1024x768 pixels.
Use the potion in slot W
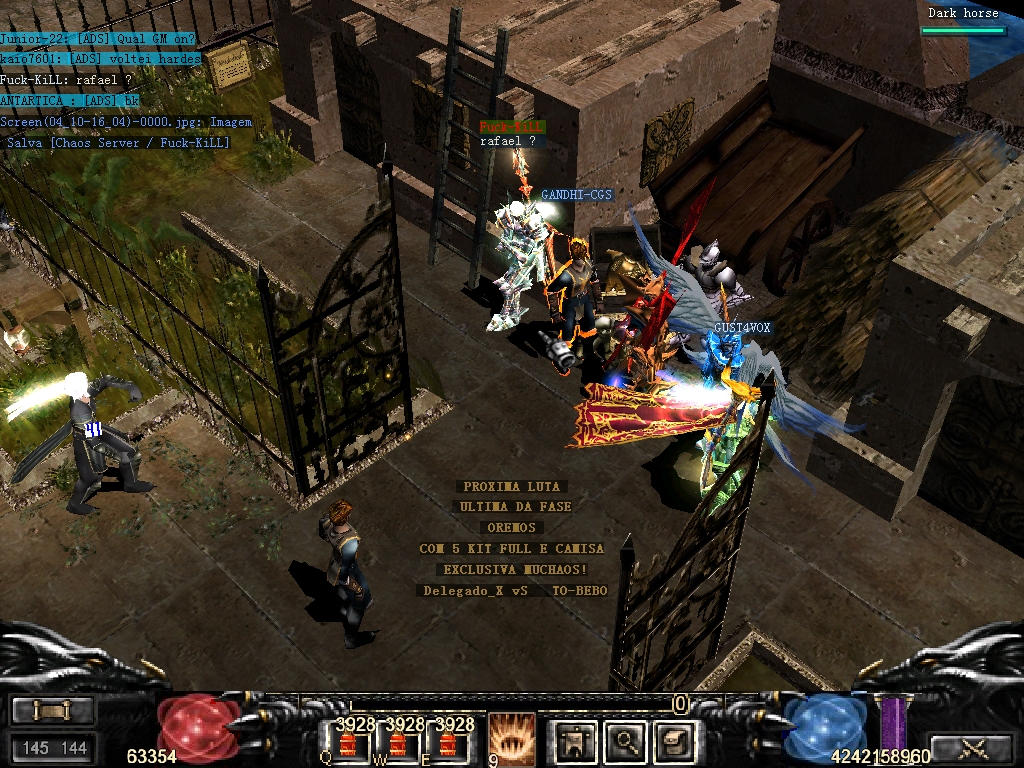398,743
